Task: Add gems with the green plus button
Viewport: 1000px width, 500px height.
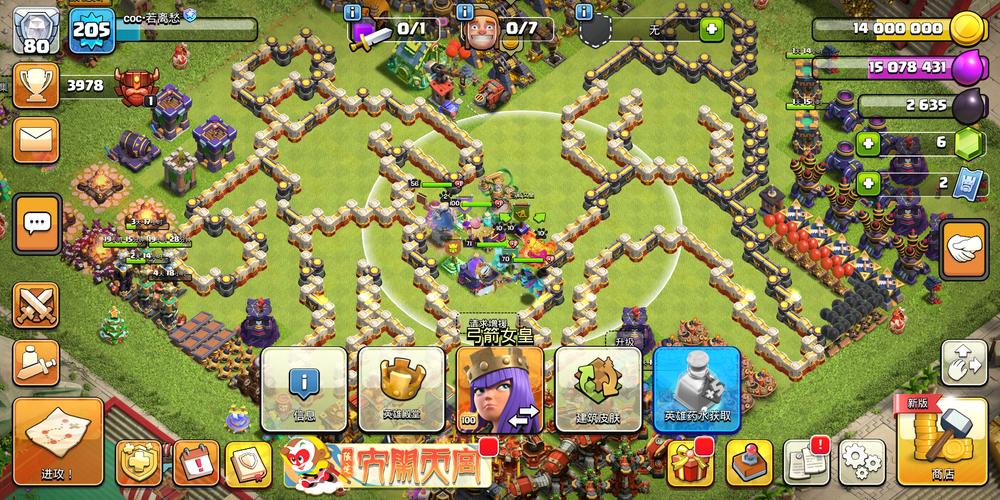Action: [867, 144]
